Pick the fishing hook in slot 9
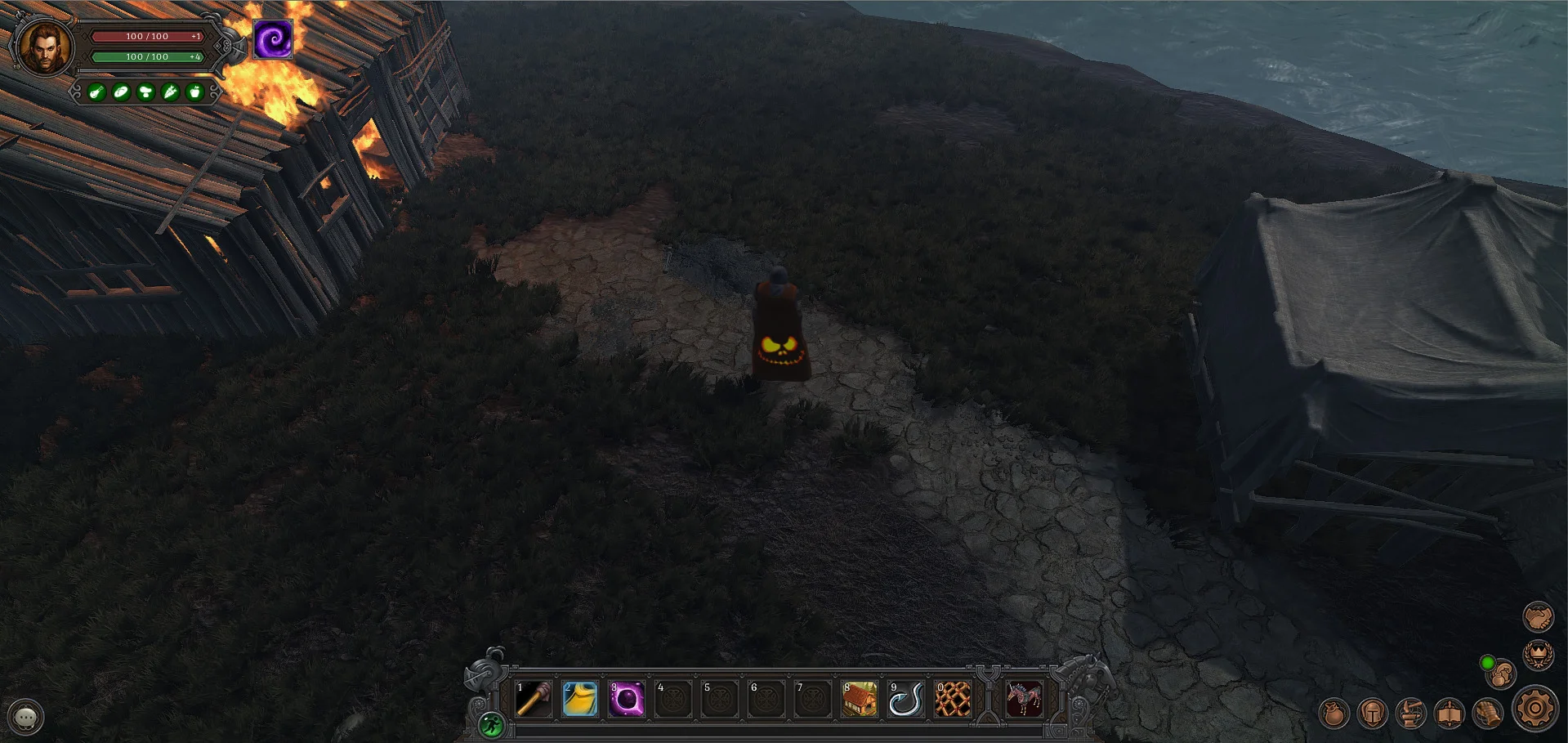 pos(906,700)
